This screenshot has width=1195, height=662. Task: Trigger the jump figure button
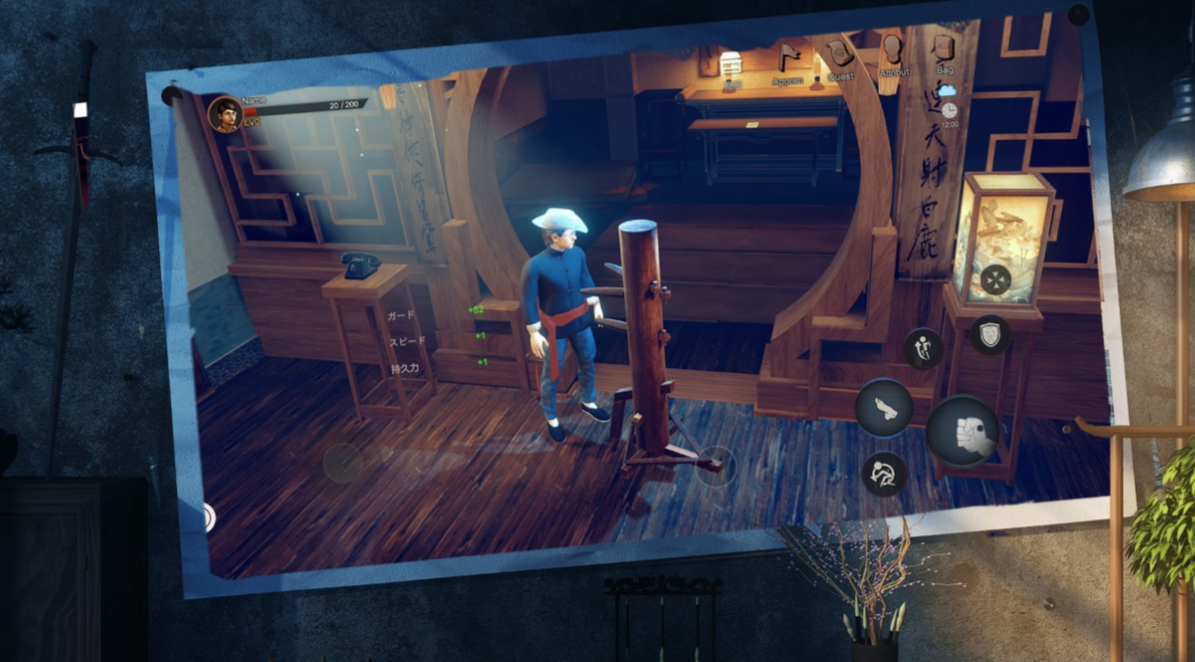pyautogui.click(x=922, y=348)
